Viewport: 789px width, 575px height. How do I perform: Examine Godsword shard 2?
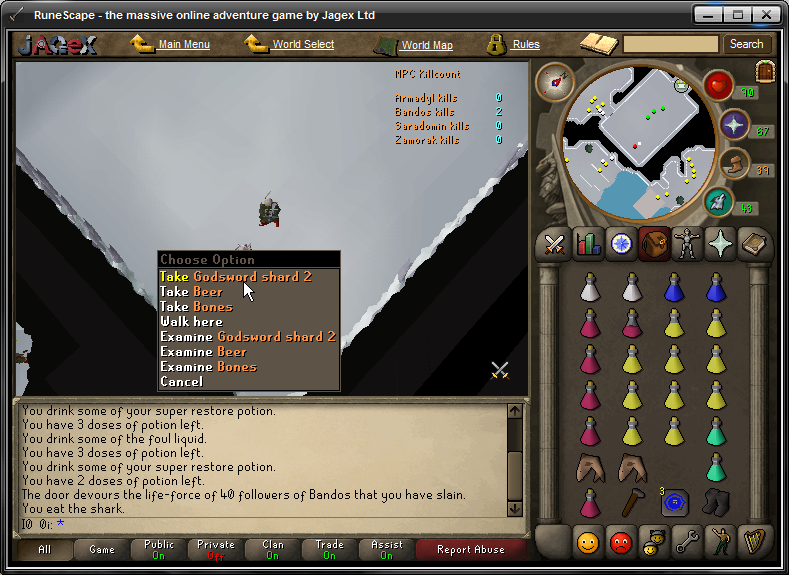(x=248, y=337)
